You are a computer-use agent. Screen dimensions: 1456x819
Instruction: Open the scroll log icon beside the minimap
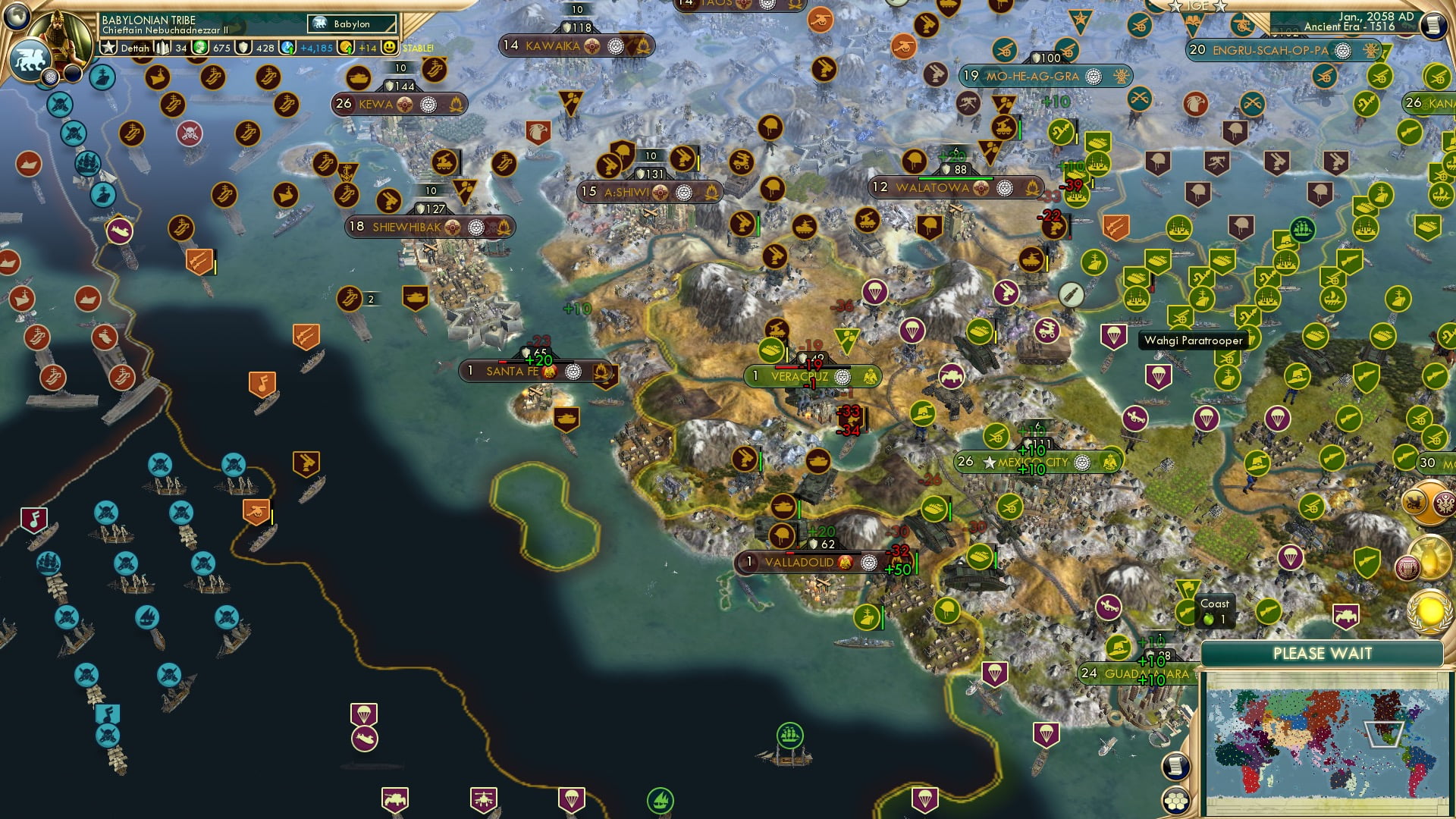tap(1175, 767)
